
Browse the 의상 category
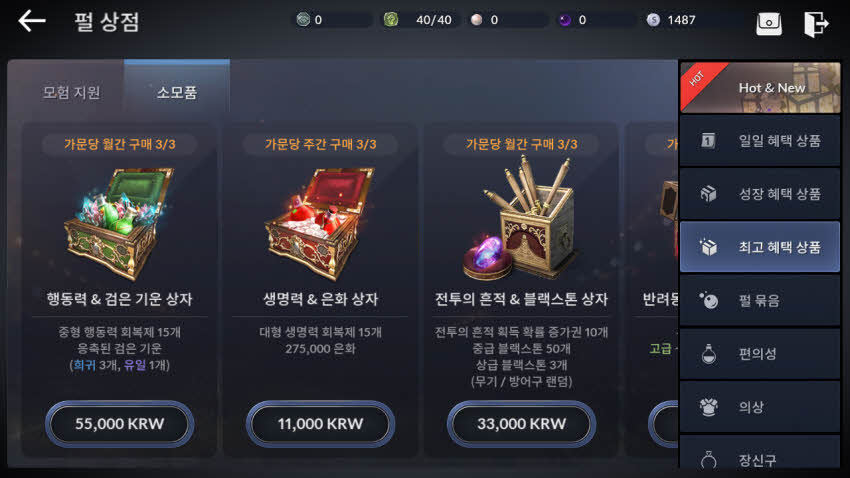click(760, 407)
